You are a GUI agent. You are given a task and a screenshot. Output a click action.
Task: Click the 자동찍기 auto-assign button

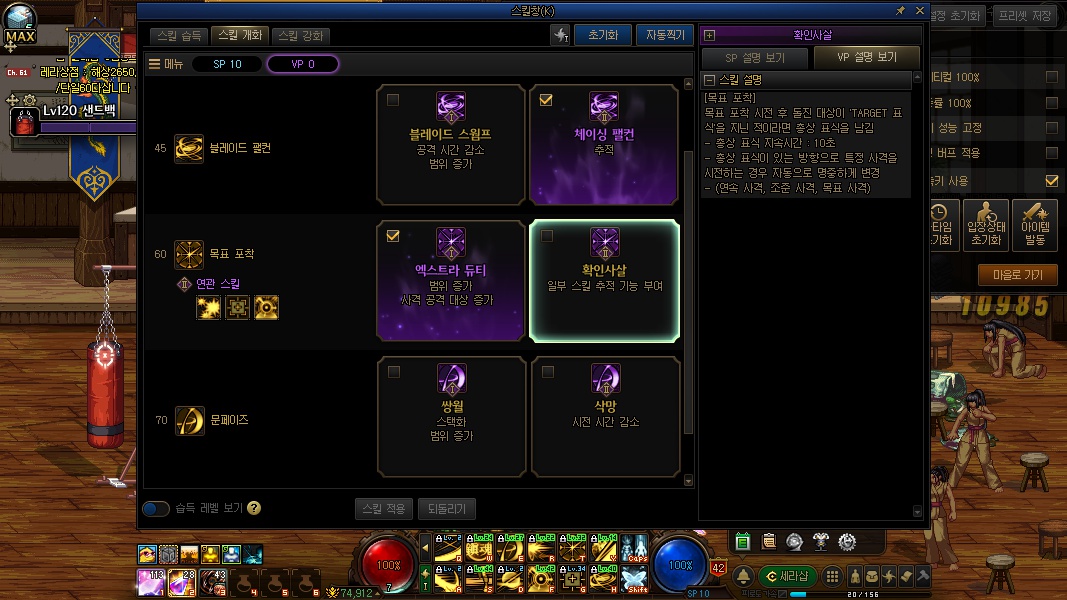(663, 35)
